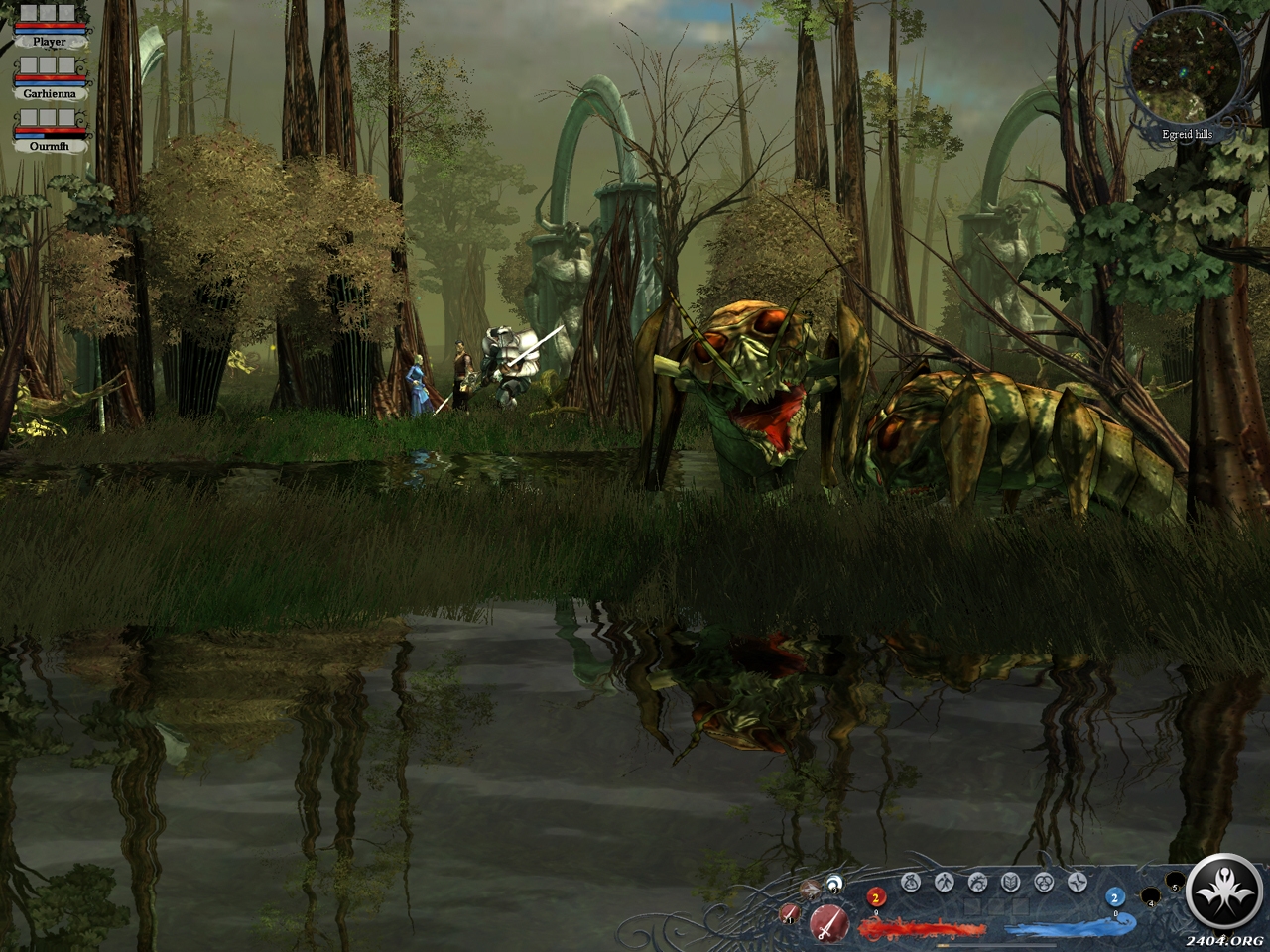Viewport: 1270px width, 952px height.
Task: Activate the large red sword attack icon
Action: click(x=825, y=922)
